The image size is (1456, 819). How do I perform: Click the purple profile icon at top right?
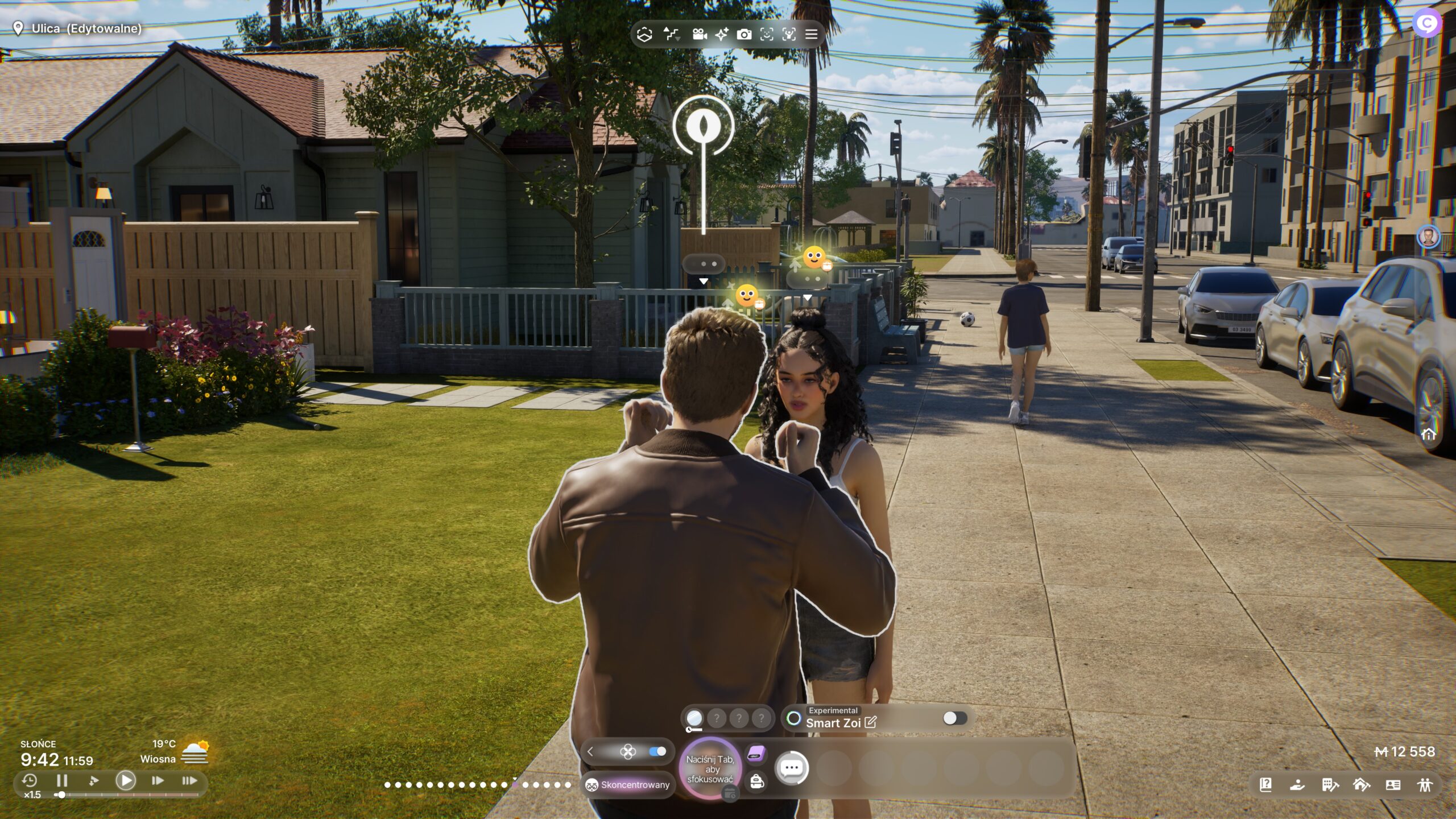[1426, 24]
